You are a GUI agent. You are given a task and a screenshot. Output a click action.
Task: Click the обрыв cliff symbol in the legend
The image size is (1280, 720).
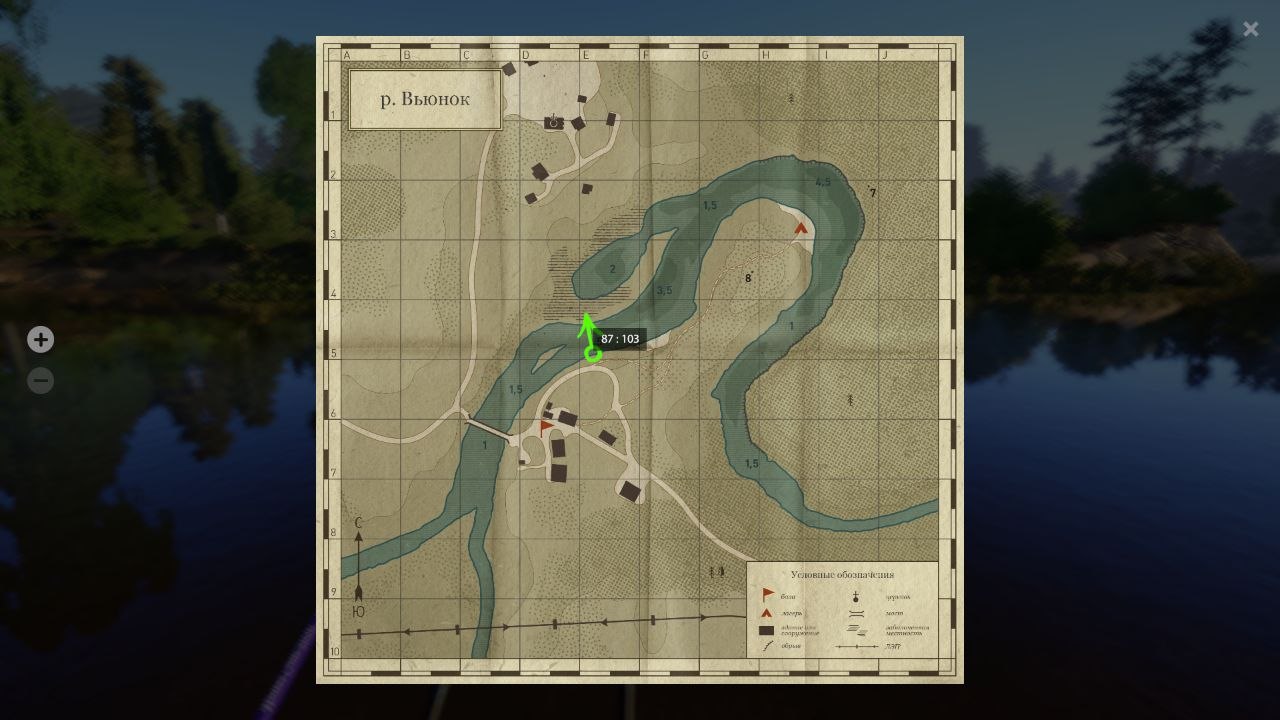[766, 645]
